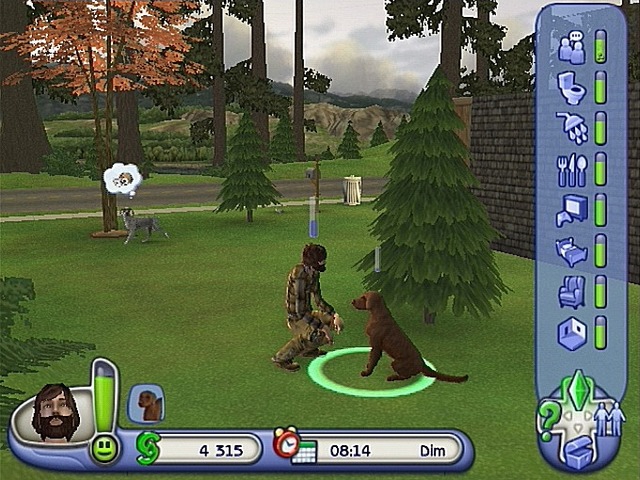640x480 pixels.
Task: Select the Bladder need toilet icon
Action: tap(572, 88)
